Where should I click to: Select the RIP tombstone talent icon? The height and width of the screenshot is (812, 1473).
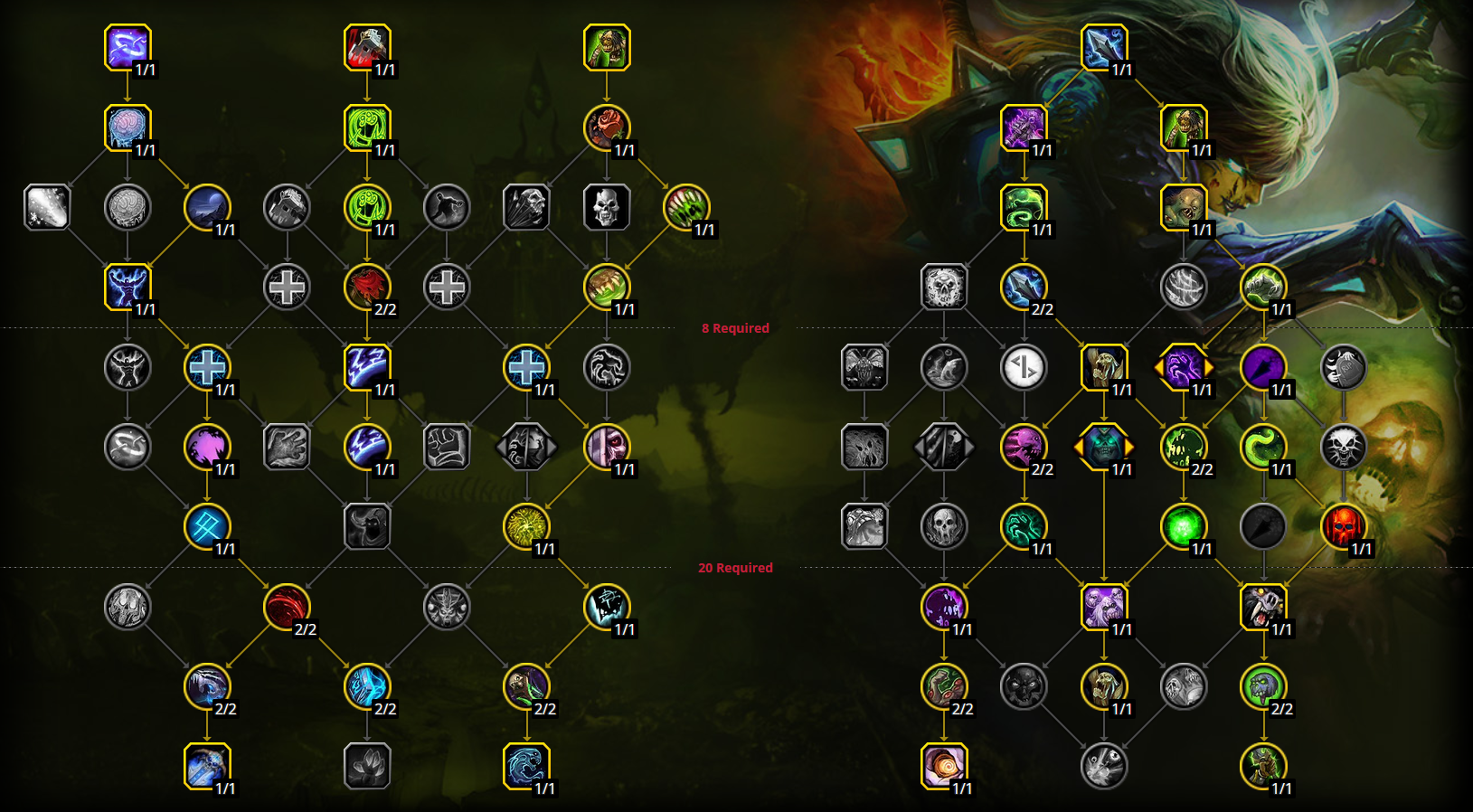pos(1345,368)
